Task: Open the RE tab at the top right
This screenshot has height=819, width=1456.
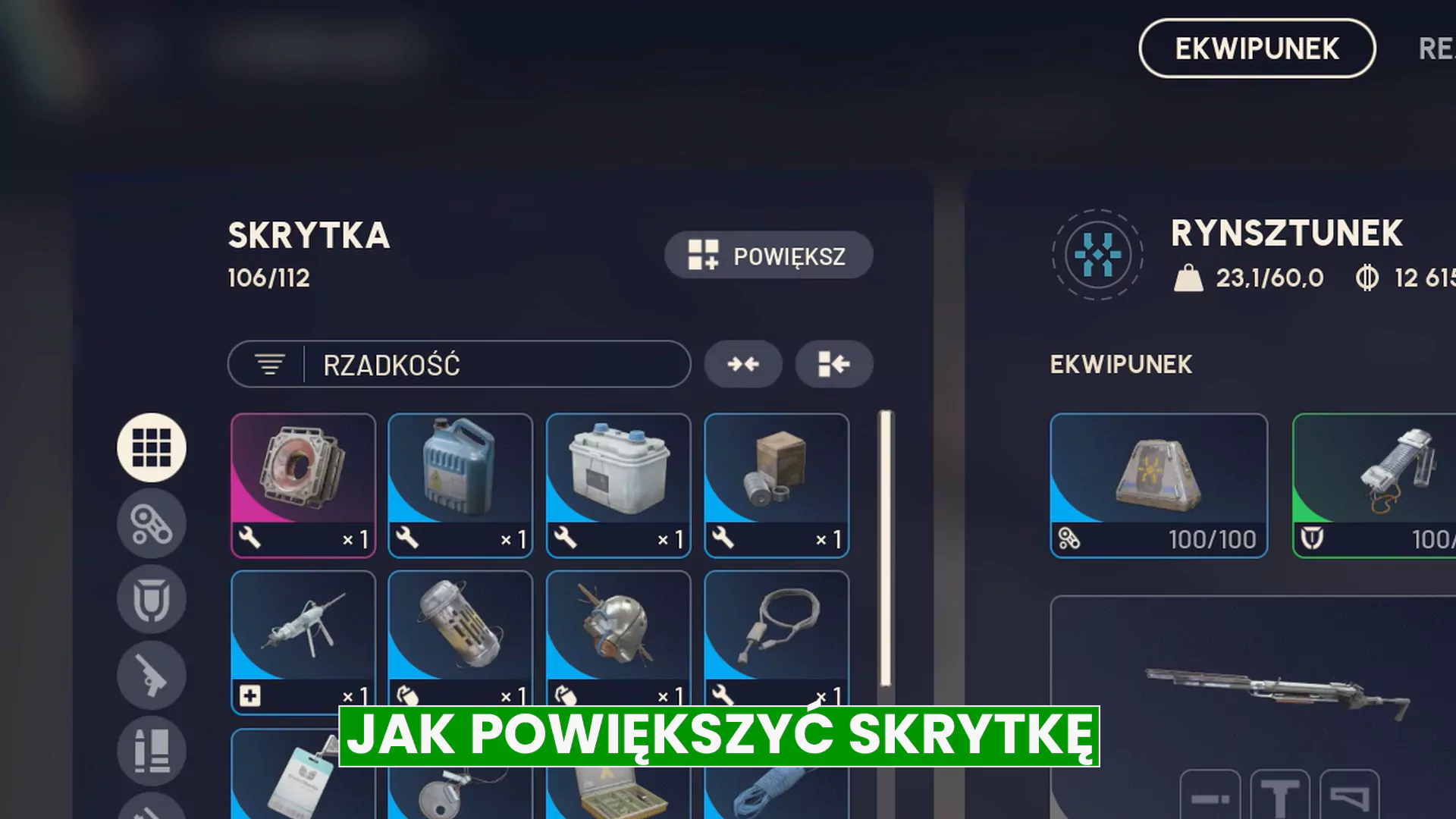Action: pos(1437,49)
